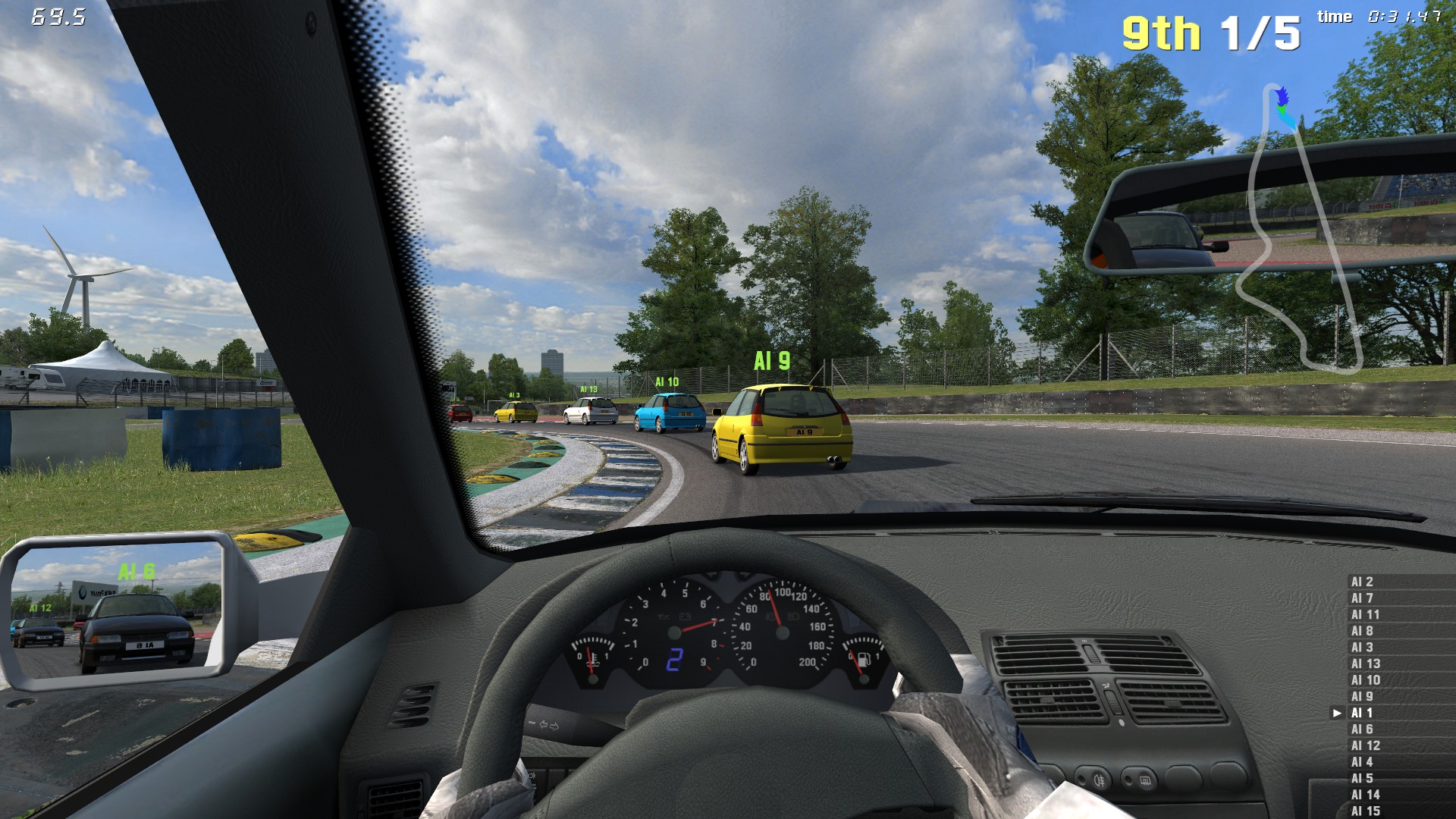The height and width of the screenshot is (819, 1456).
Task: Select the AI 10 leaderboard row
Action: point(1366,680)
